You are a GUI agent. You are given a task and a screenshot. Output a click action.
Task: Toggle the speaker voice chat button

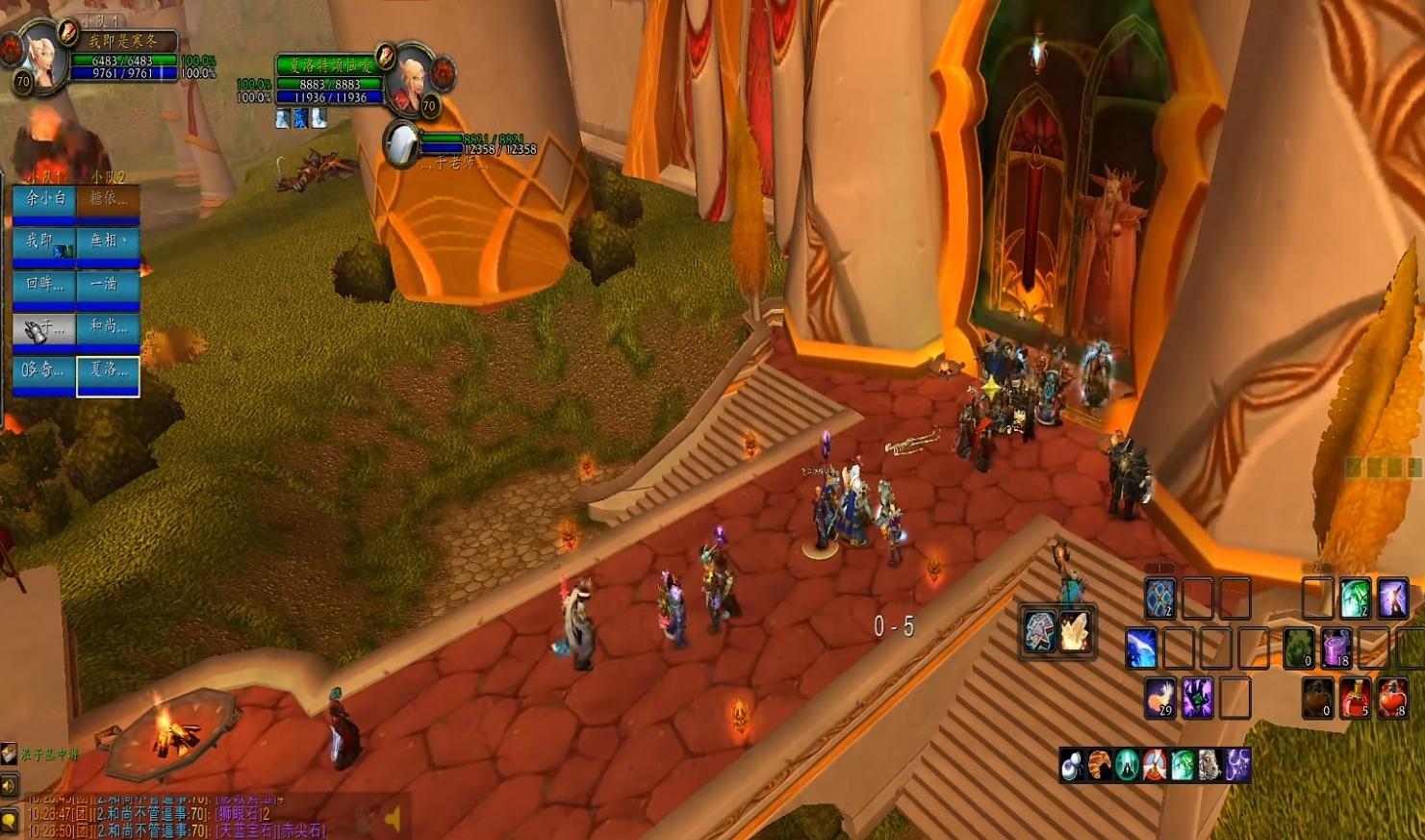9,786
